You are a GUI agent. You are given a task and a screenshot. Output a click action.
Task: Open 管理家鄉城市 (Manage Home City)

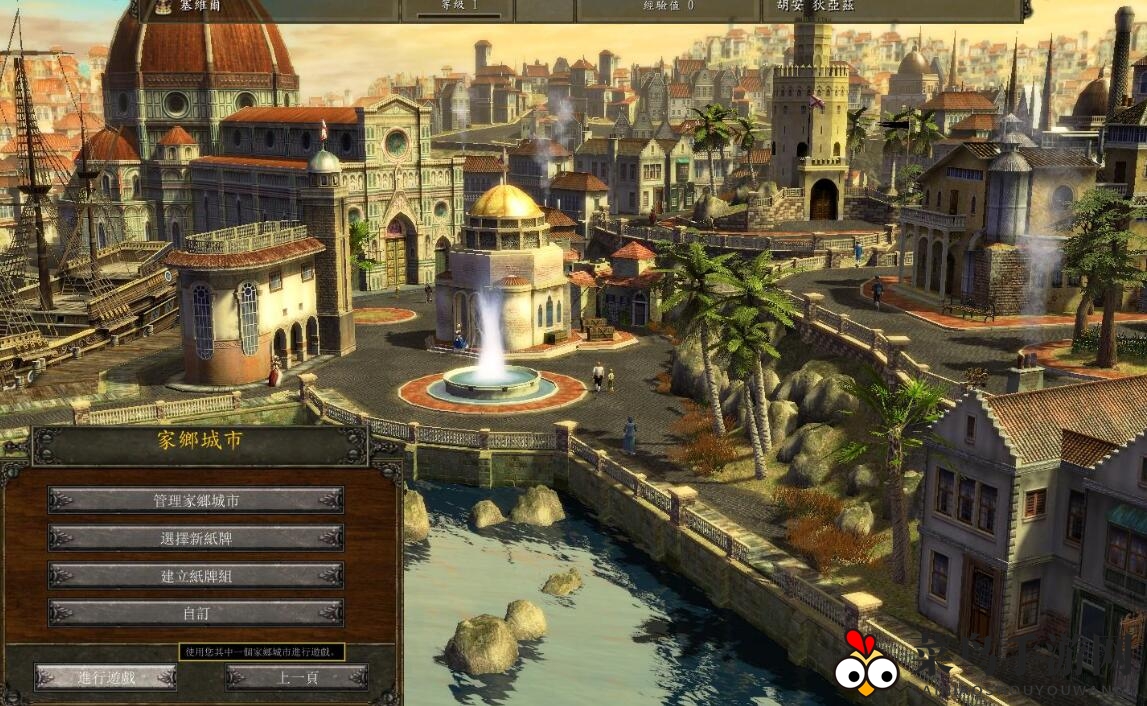coord(196,500)
